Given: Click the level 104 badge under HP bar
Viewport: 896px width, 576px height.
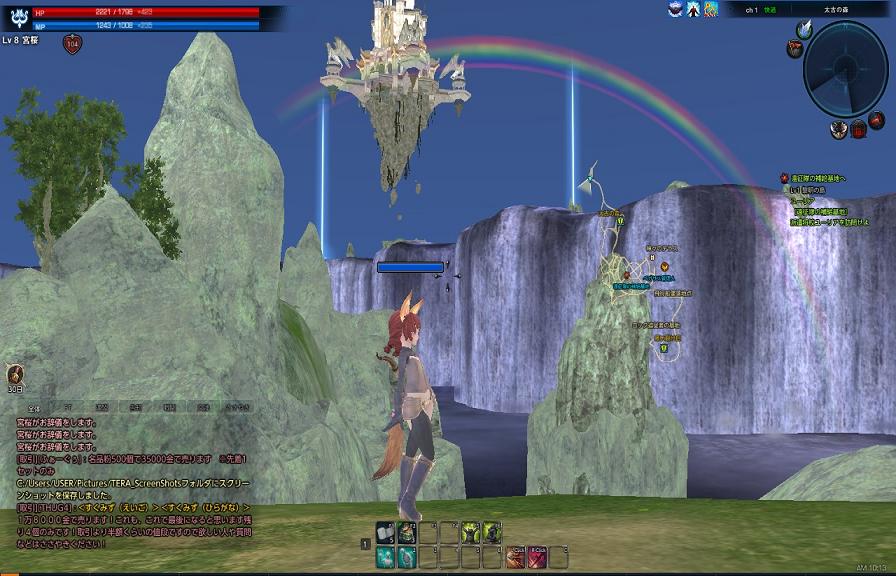Looking at the screenshot, I should (72, 43).
